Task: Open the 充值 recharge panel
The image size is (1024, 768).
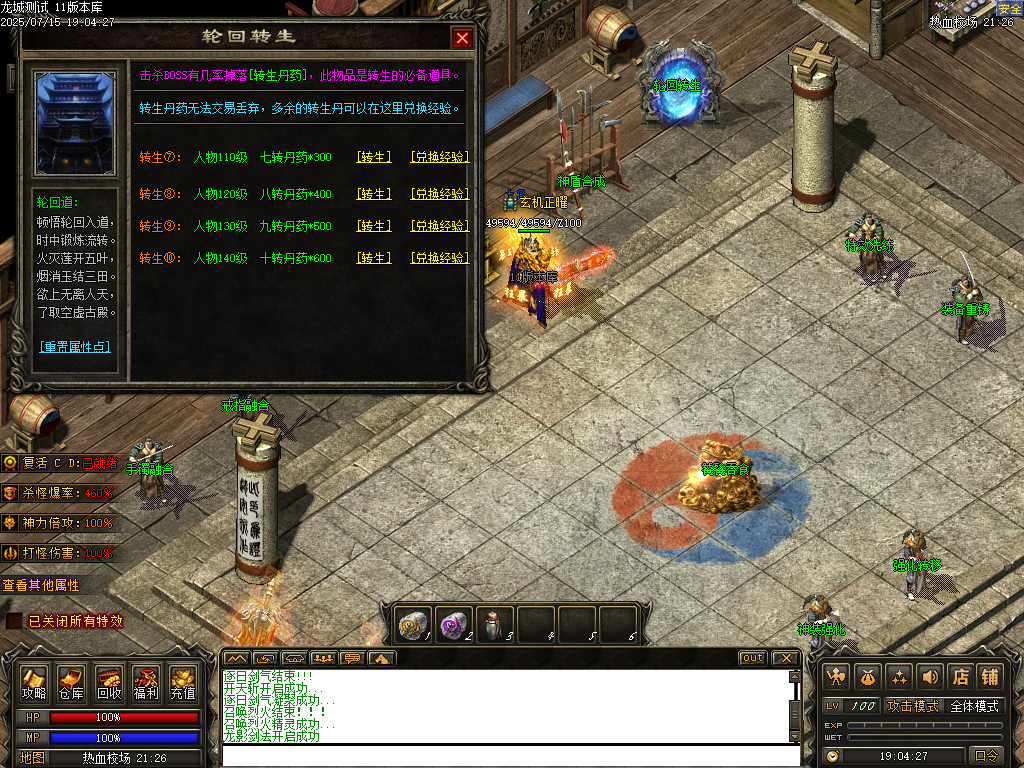Action: tap(183, 683)
